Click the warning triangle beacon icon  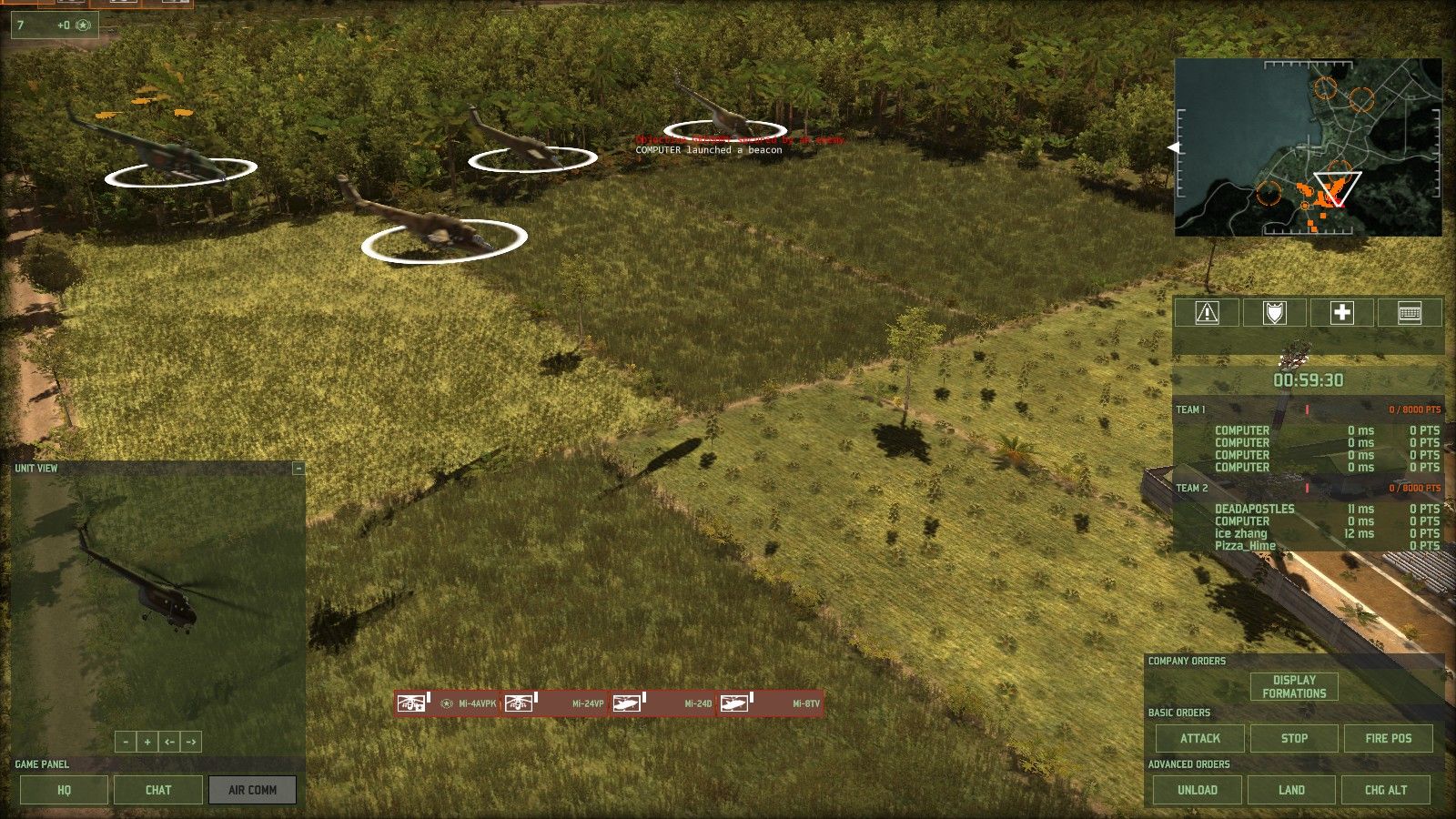(x=1207, y=313)
